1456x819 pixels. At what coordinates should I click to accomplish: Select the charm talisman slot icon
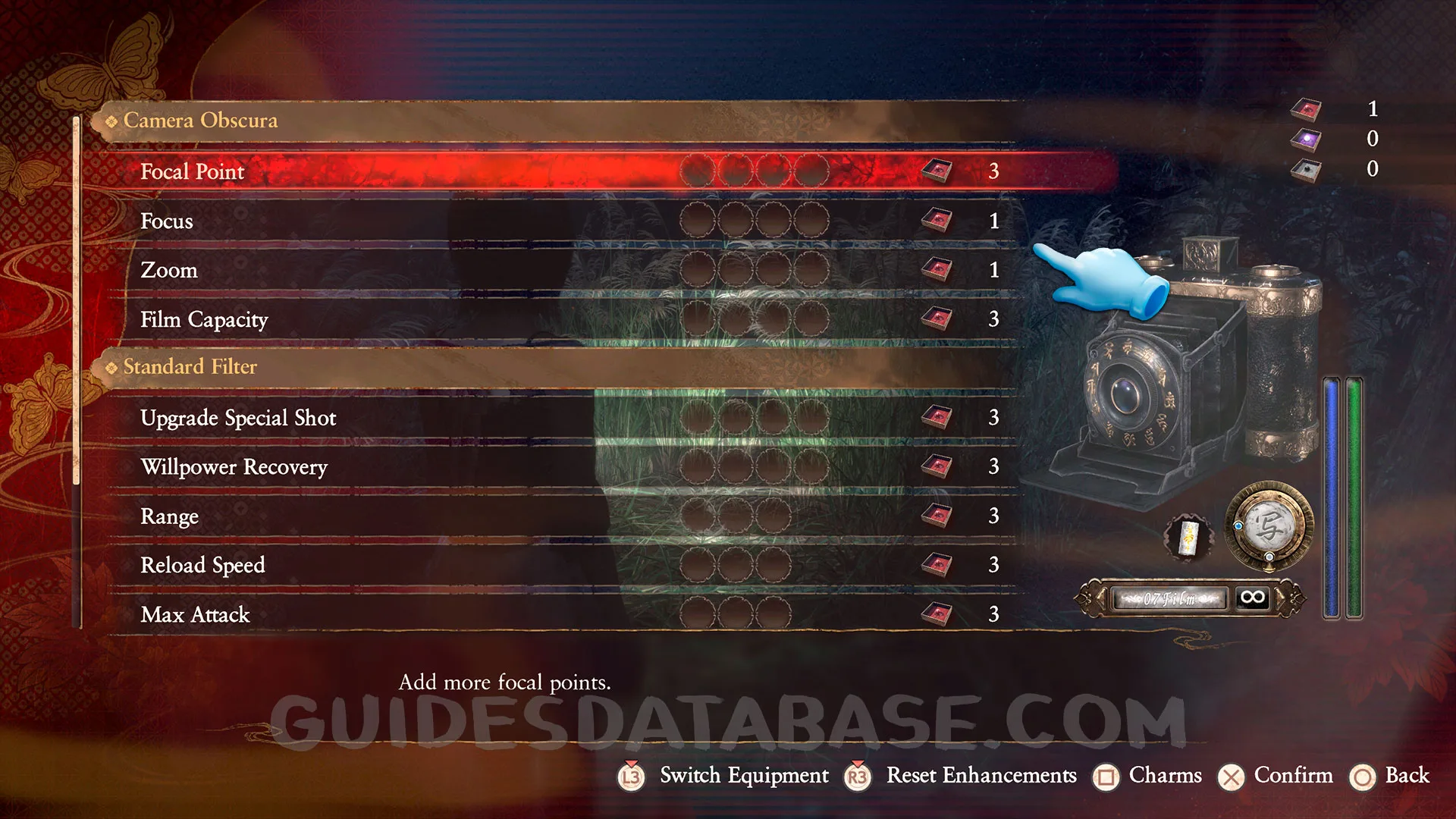tap(1188, 537)
